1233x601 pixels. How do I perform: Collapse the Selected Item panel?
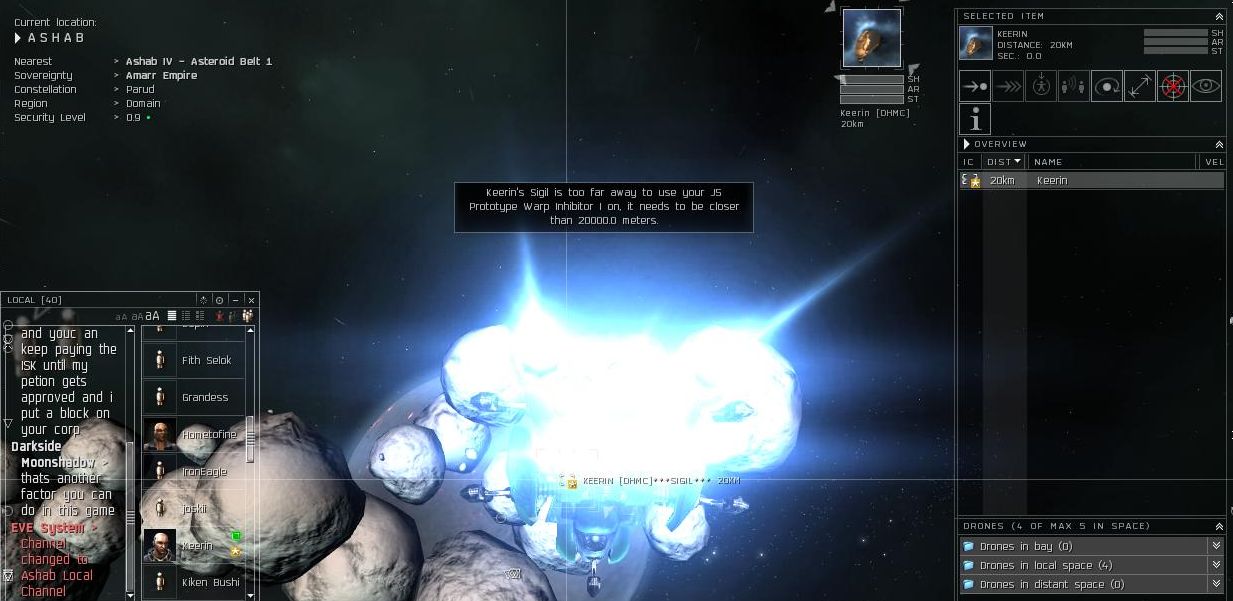(x=1219, y=17)
